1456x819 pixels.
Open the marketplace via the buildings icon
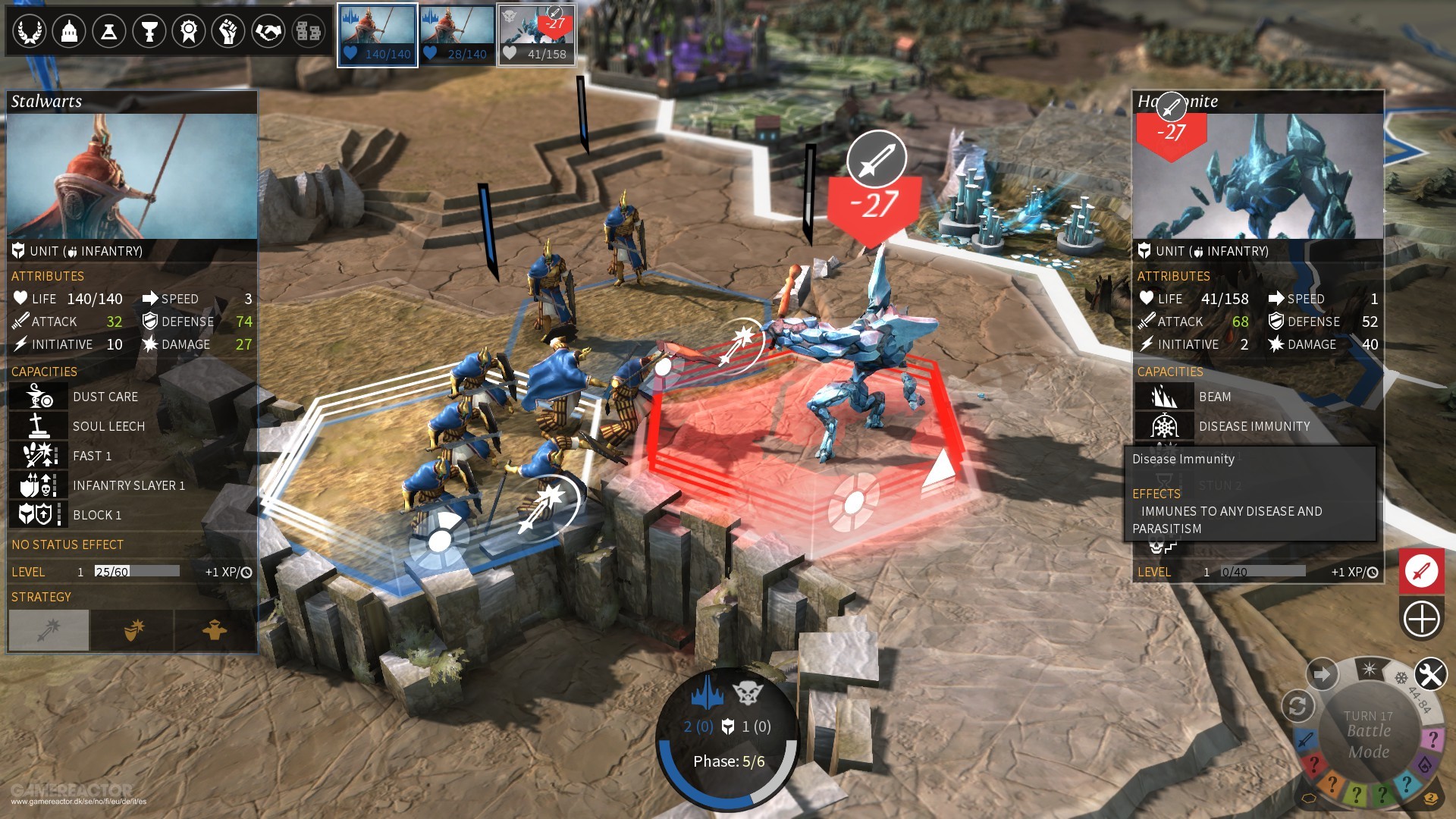[308, 32]
